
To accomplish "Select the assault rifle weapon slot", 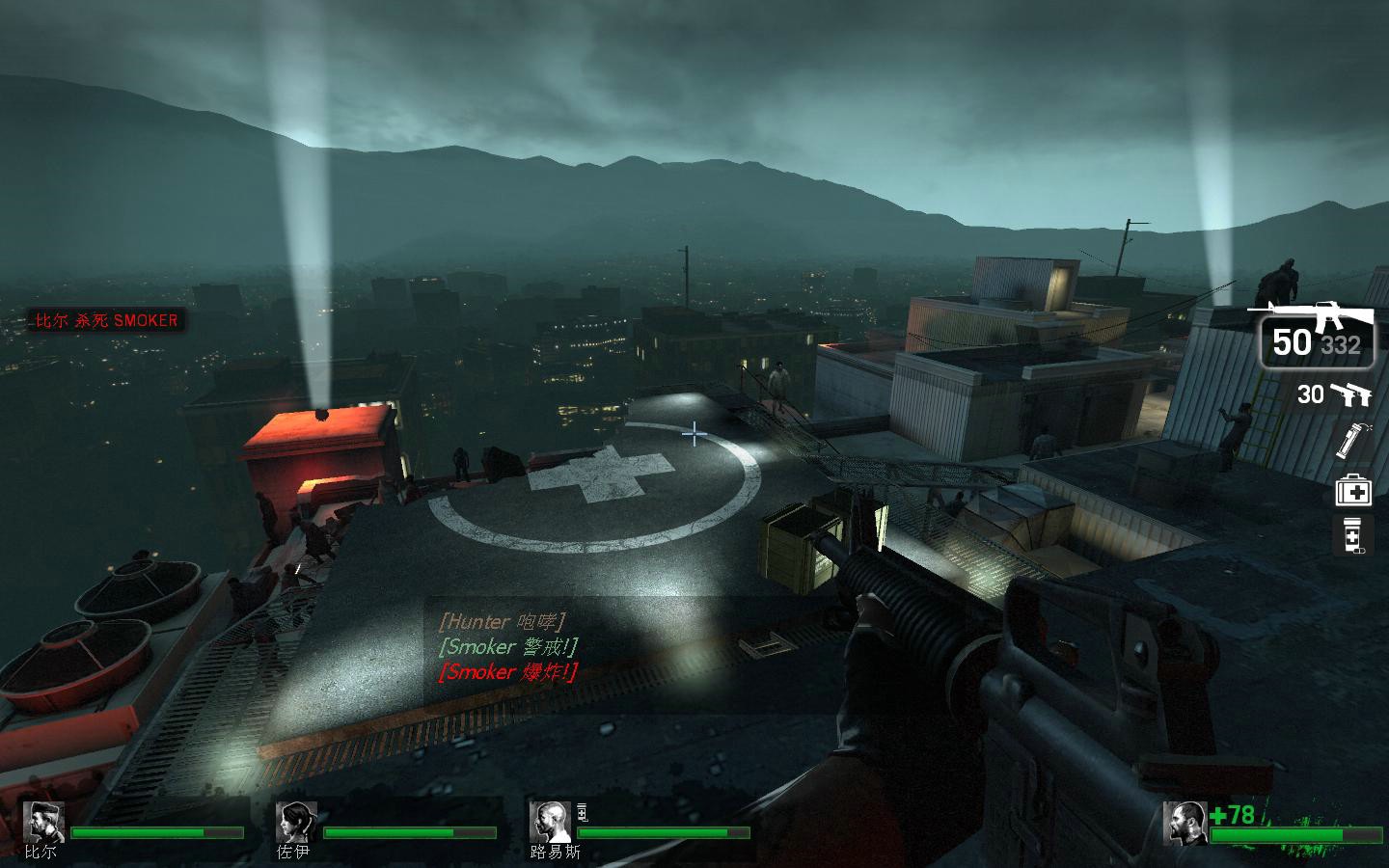I will [1316, 333].
